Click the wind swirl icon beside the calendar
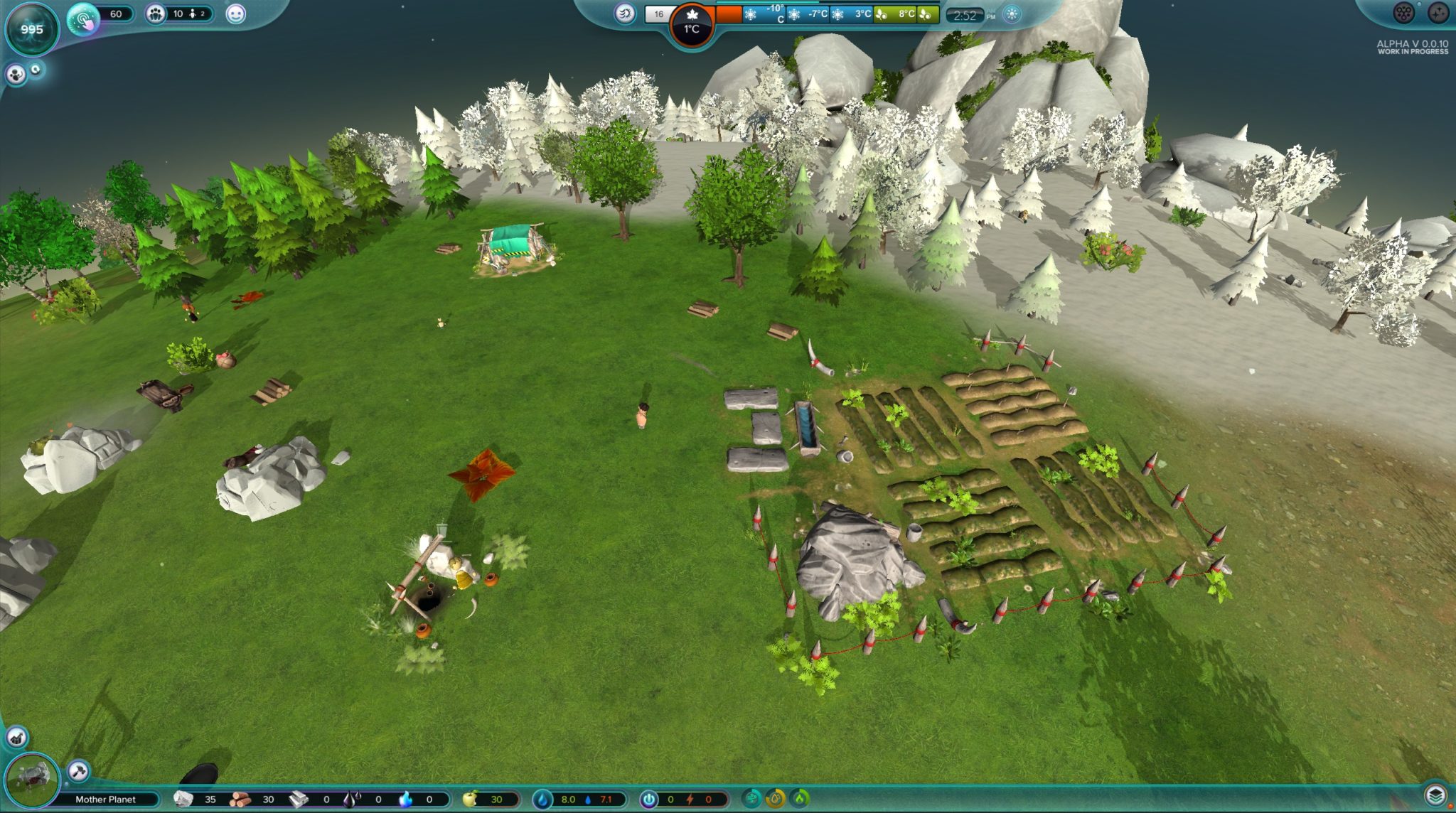 (x=624, y=14)
